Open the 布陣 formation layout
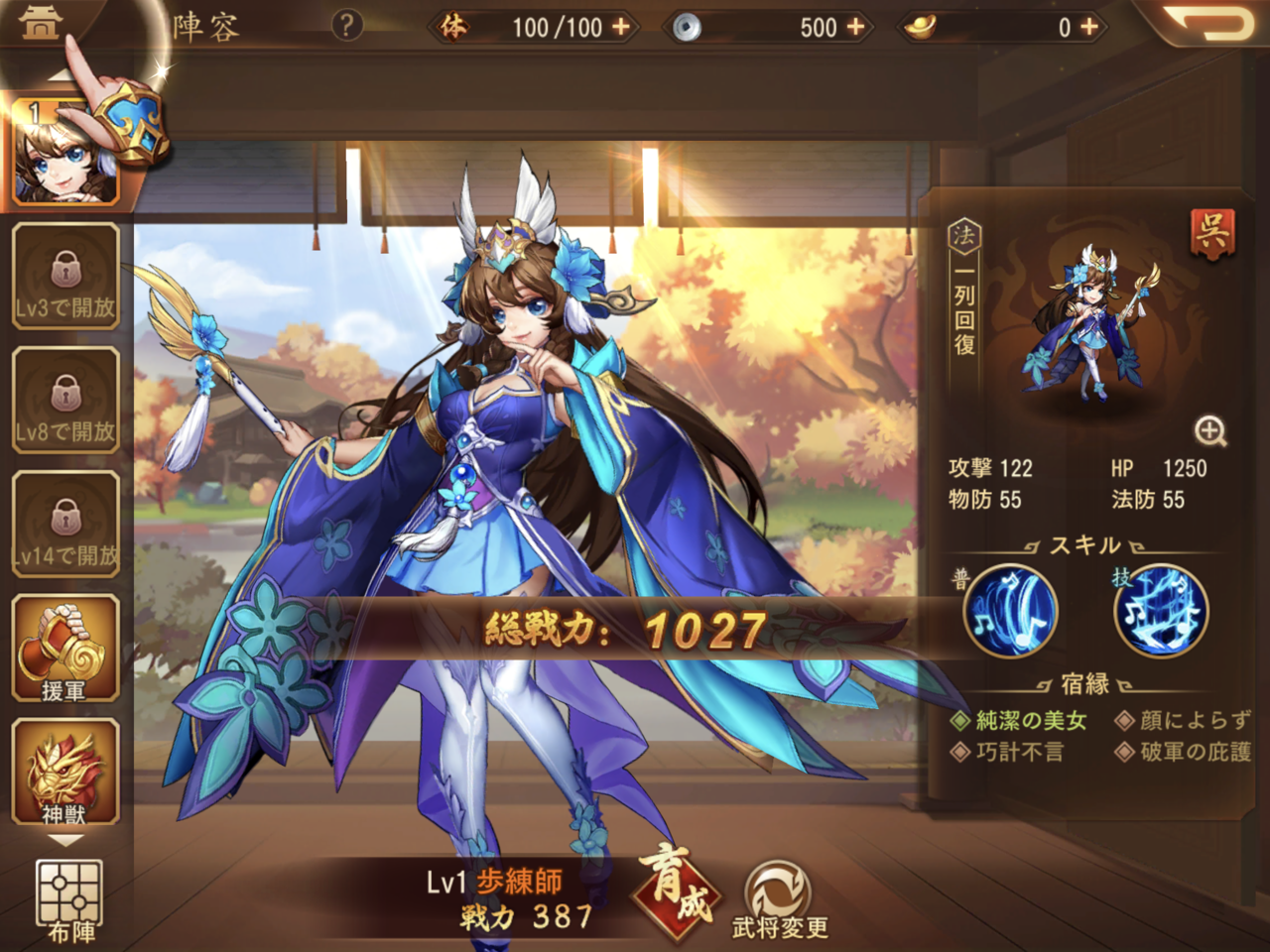Viewport: 1270px width, 952px height. click(x=69, y=900)
